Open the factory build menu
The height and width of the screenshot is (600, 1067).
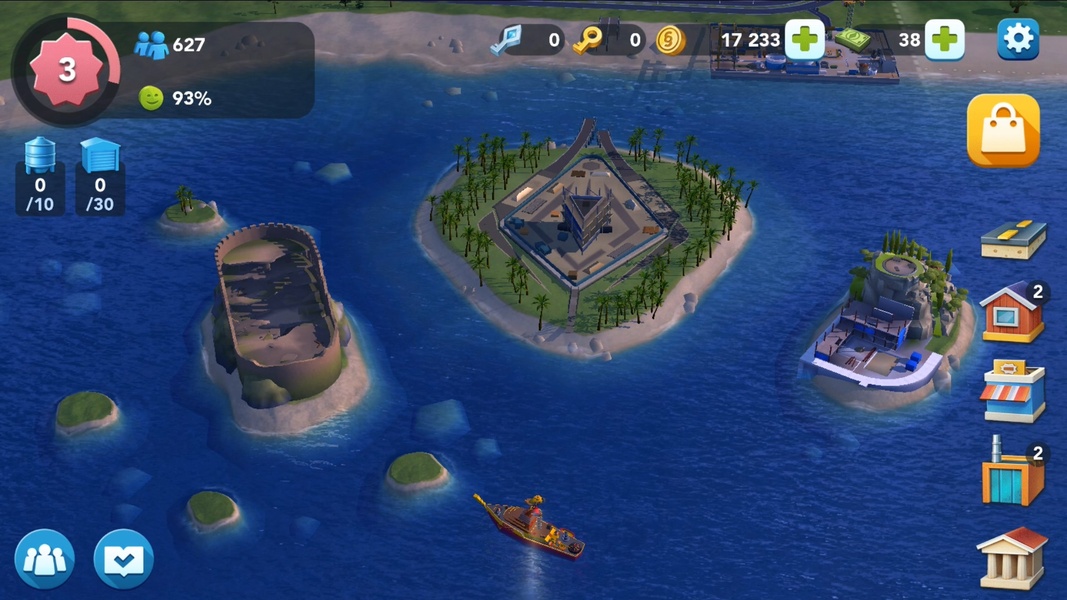(x=1013, y=471)
